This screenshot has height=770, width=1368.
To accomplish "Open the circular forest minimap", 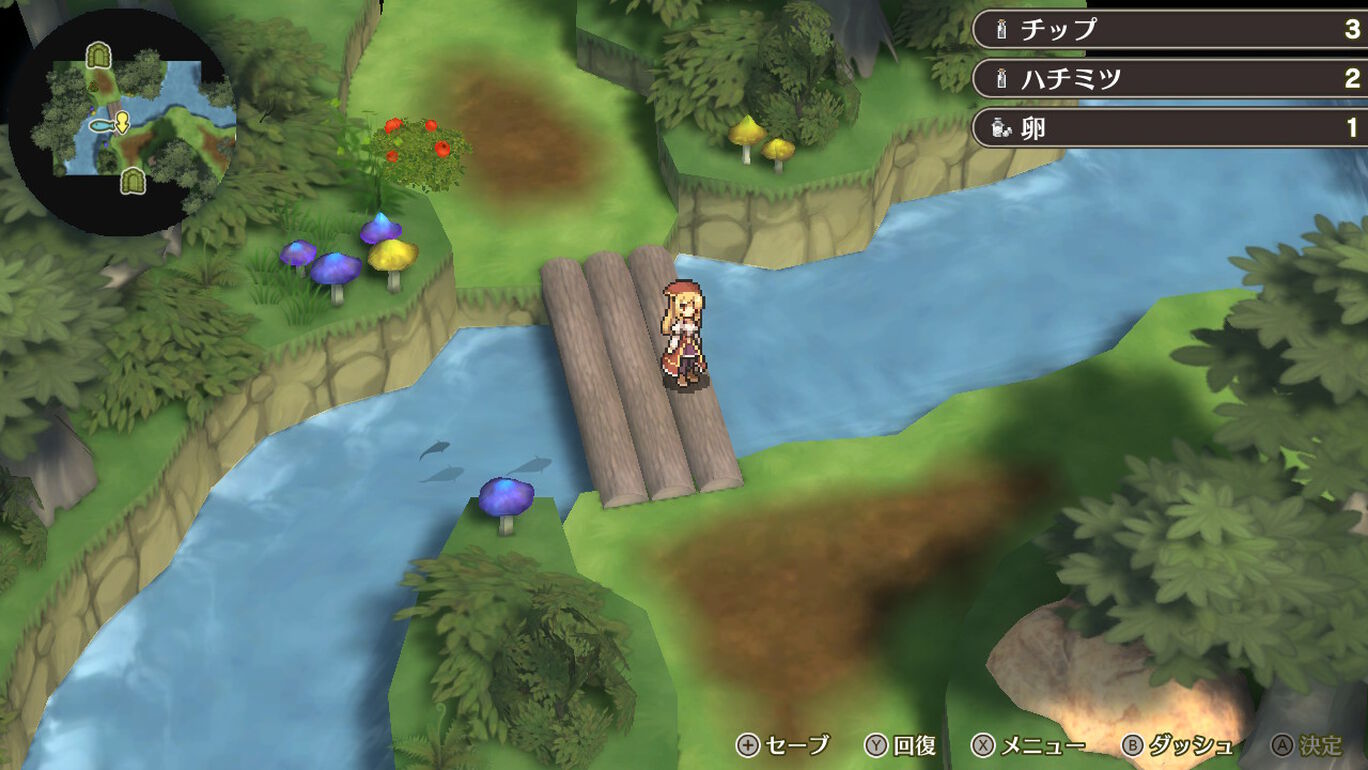I will point(120,120).
